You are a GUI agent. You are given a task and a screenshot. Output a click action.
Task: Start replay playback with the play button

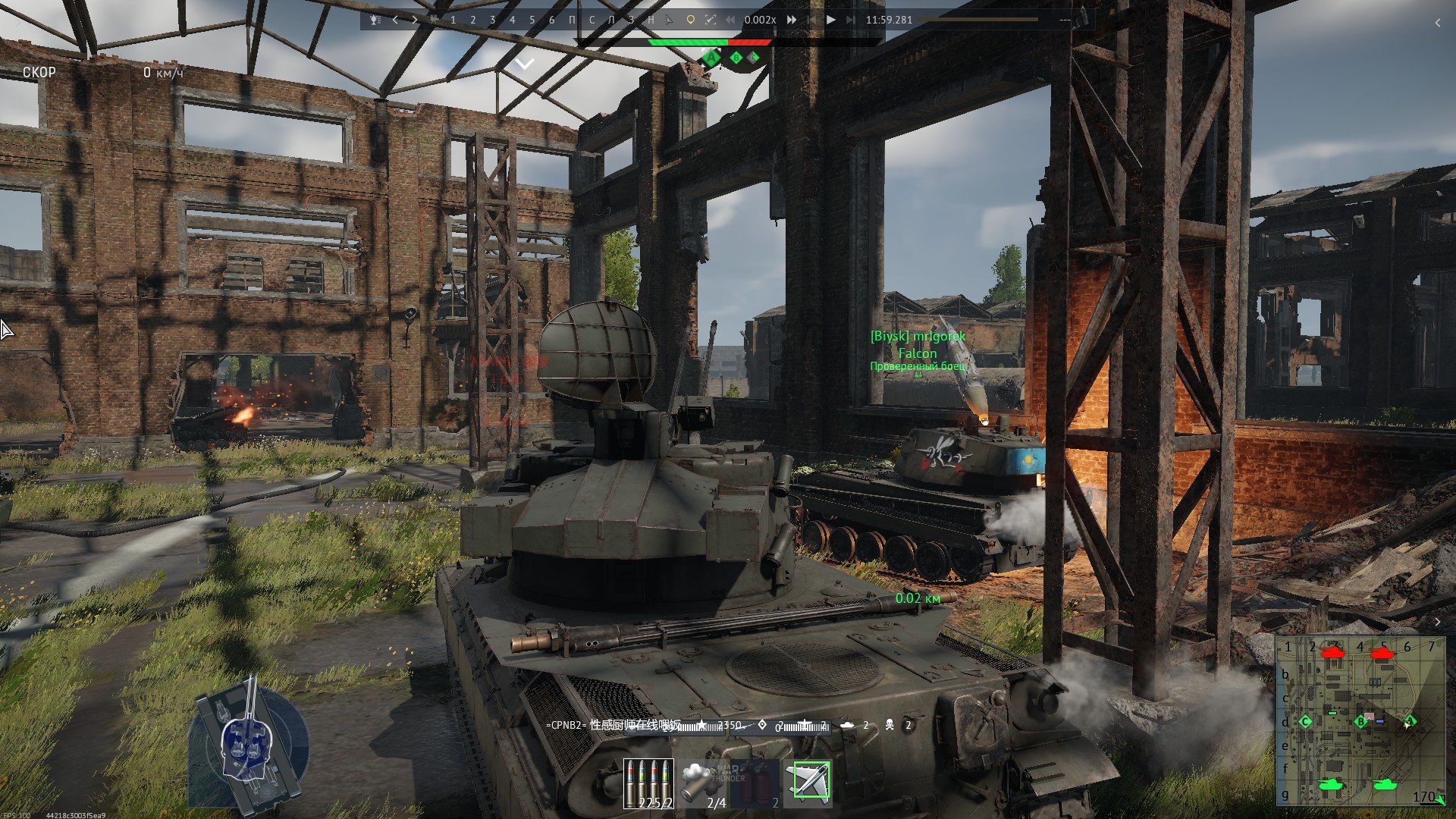point(831,20)
